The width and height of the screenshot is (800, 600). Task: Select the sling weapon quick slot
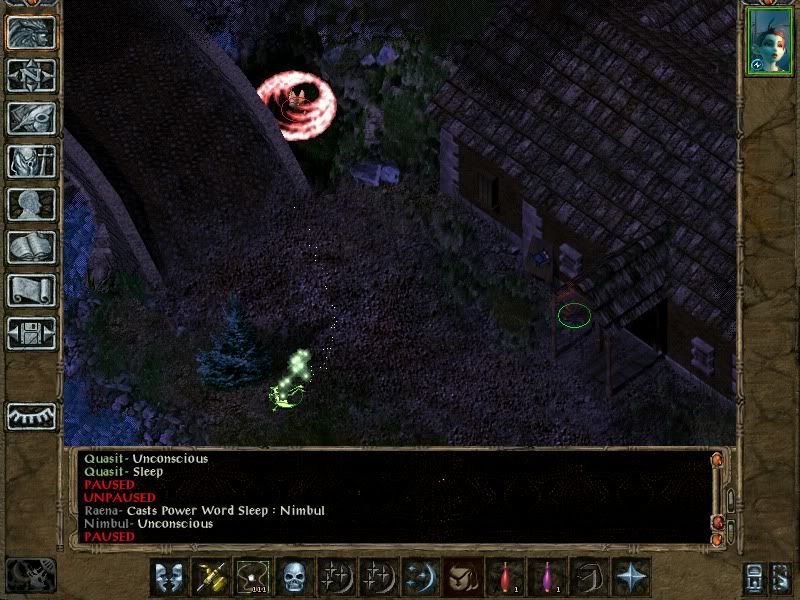pyautogui.click(x=251, y=577)
